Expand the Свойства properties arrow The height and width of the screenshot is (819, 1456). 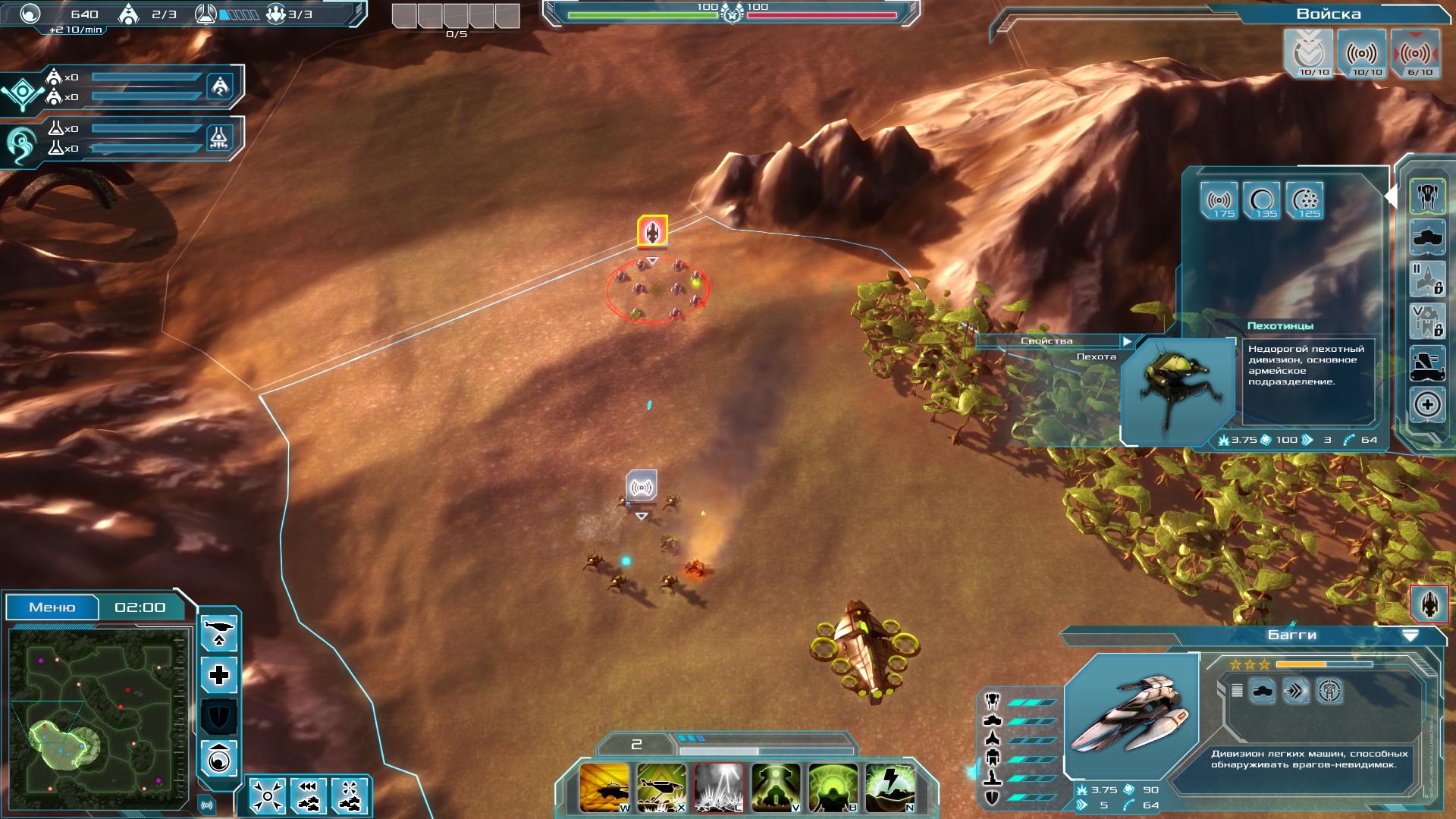[1128, 342]
